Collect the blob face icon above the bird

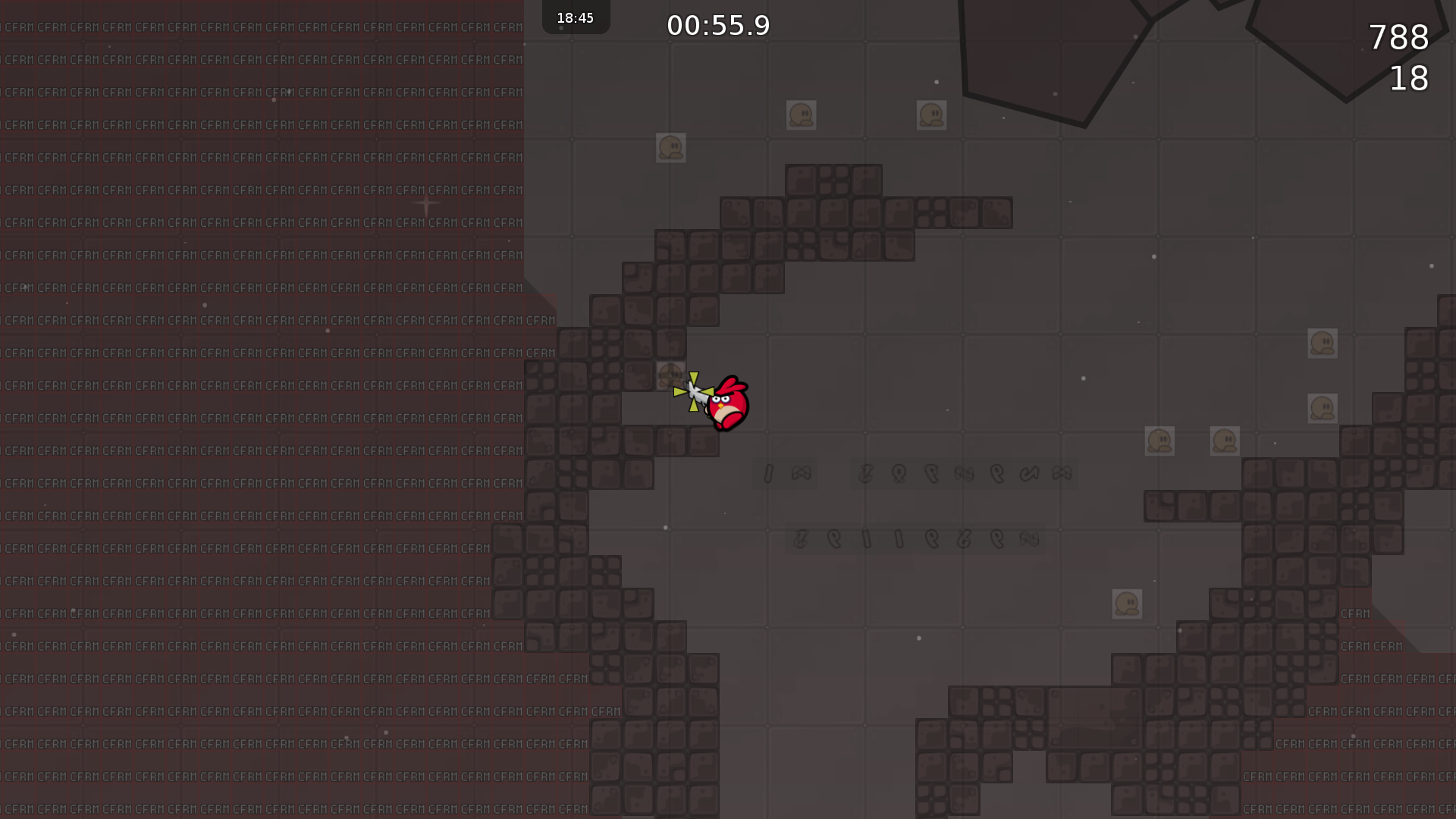[670, 375]
